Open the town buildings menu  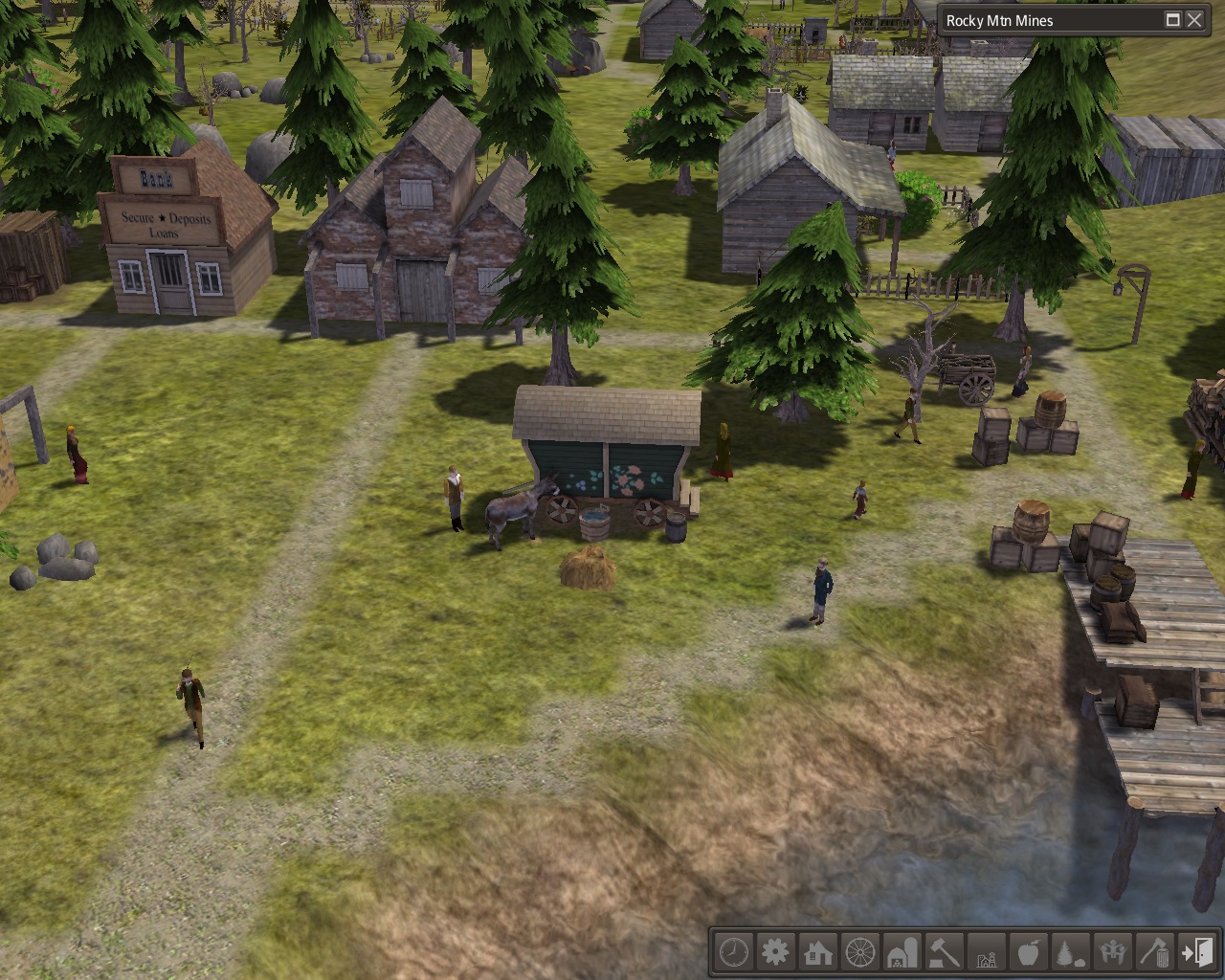(x=987, y=952)
